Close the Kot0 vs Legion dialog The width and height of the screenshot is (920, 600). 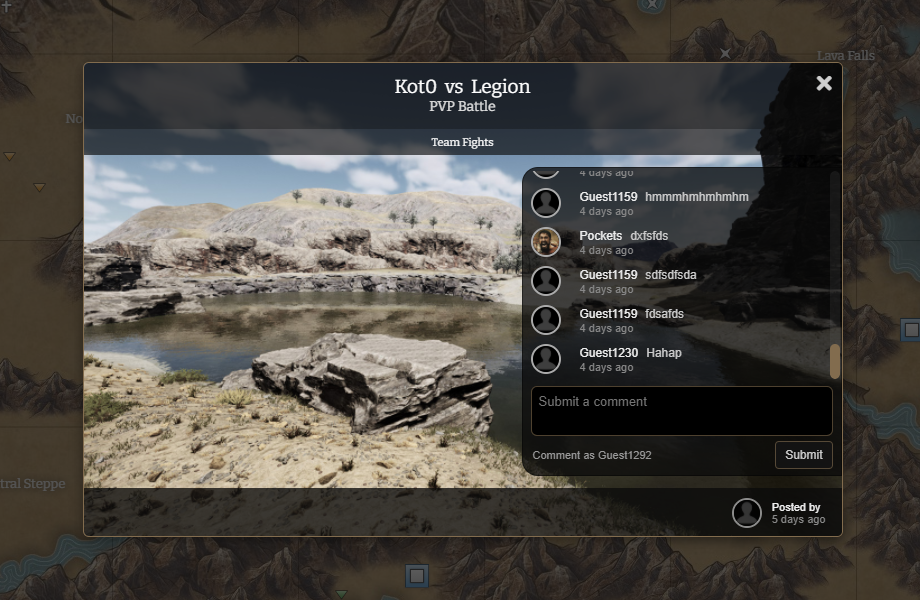(824, 84)
